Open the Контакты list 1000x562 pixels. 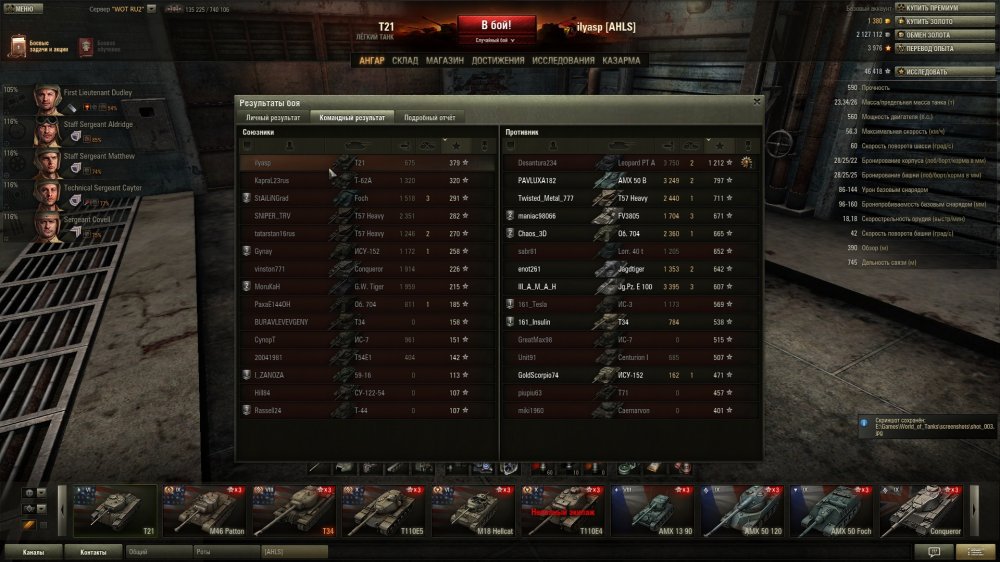click(x=93, y=551)
